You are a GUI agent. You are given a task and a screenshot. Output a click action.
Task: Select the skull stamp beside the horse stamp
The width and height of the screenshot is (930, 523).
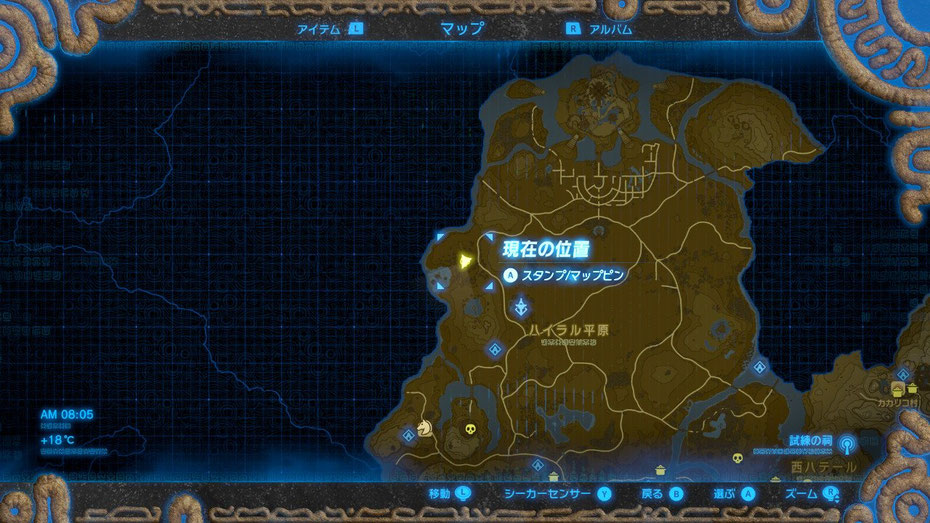470,432
